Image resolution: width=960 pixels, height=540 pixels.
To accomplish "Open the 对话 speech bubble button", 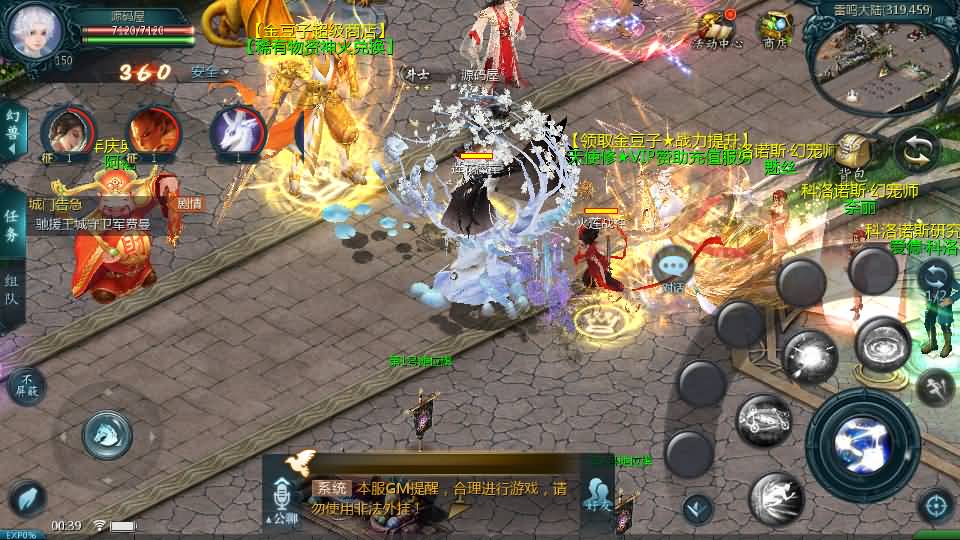I will tap(673, 270).
